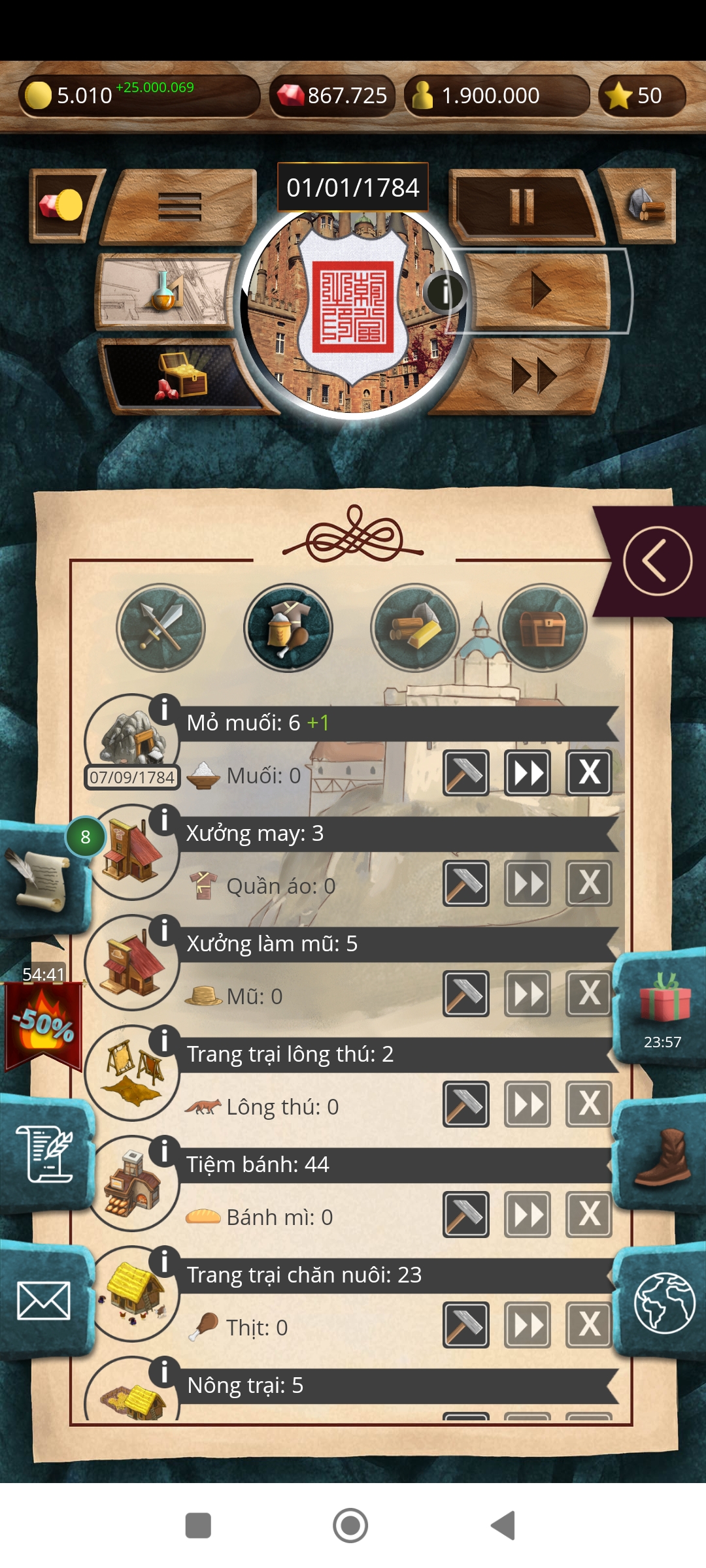Image resolution: width=706 pixels, height=1568 pixels.
Task: Open the treasure chest panel
Action: coord(180,377)
